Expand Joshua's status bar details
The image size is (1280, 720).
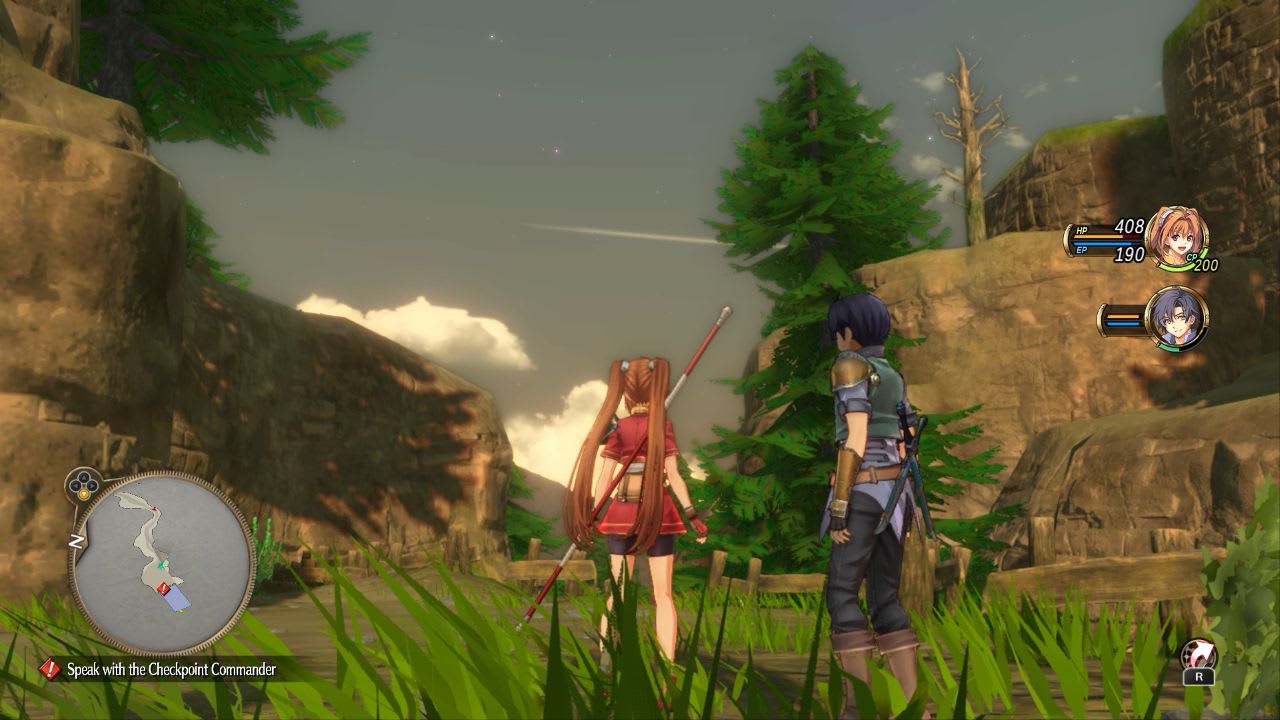(1124, 318)
